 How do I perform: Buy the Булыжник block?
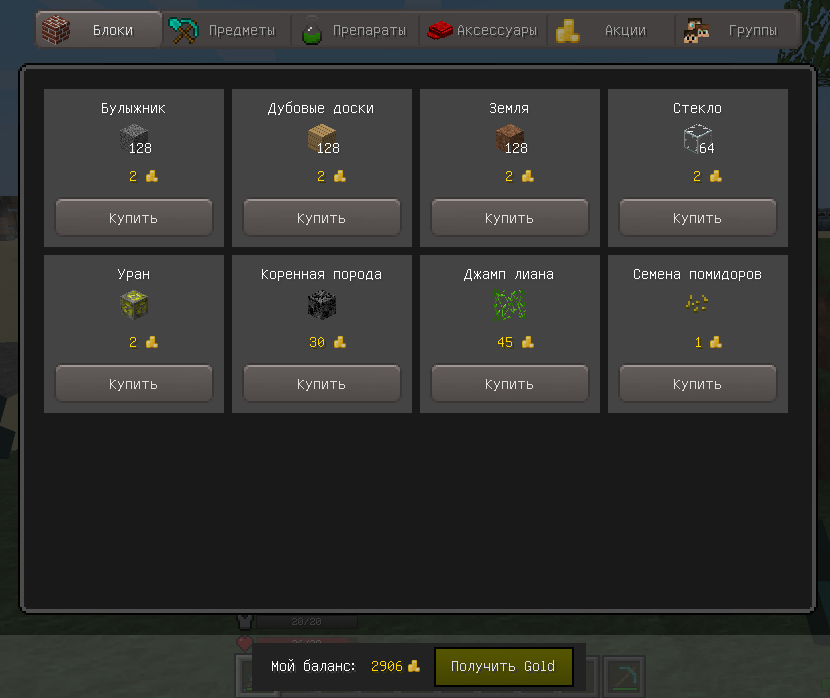(x=133, y=217)
